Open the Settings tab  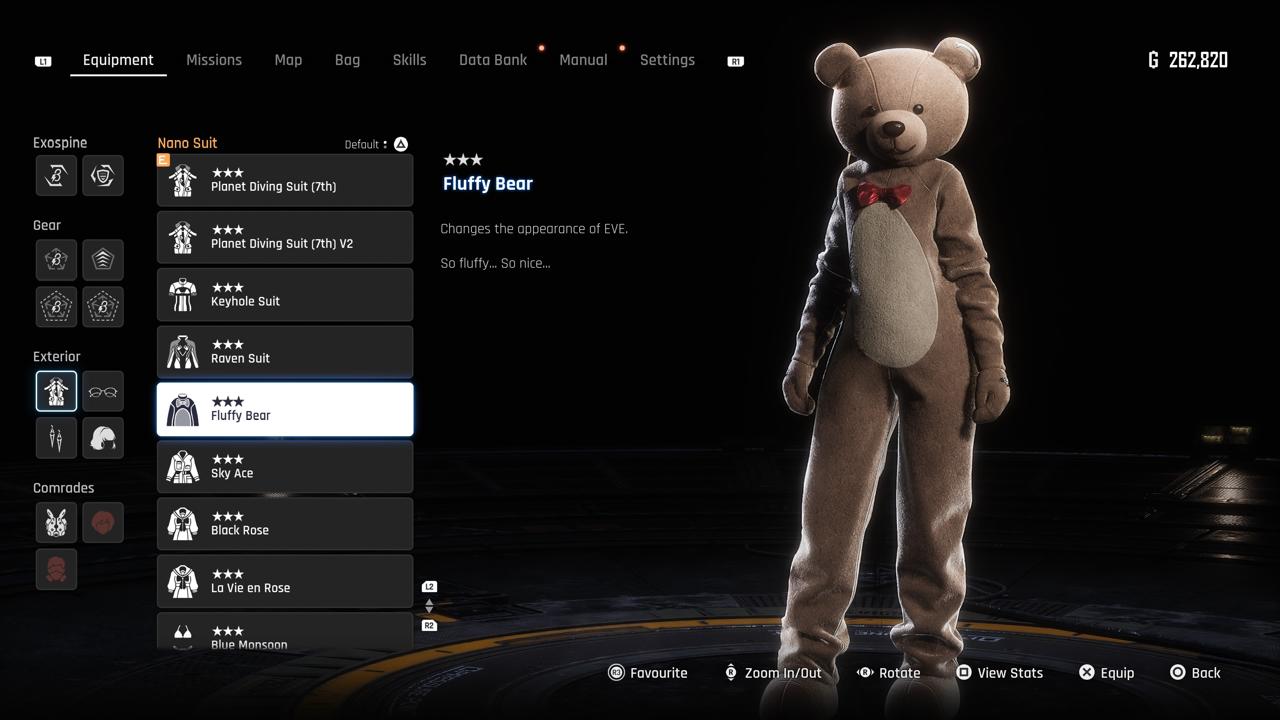pyautogui.click(x=667, y=60)
